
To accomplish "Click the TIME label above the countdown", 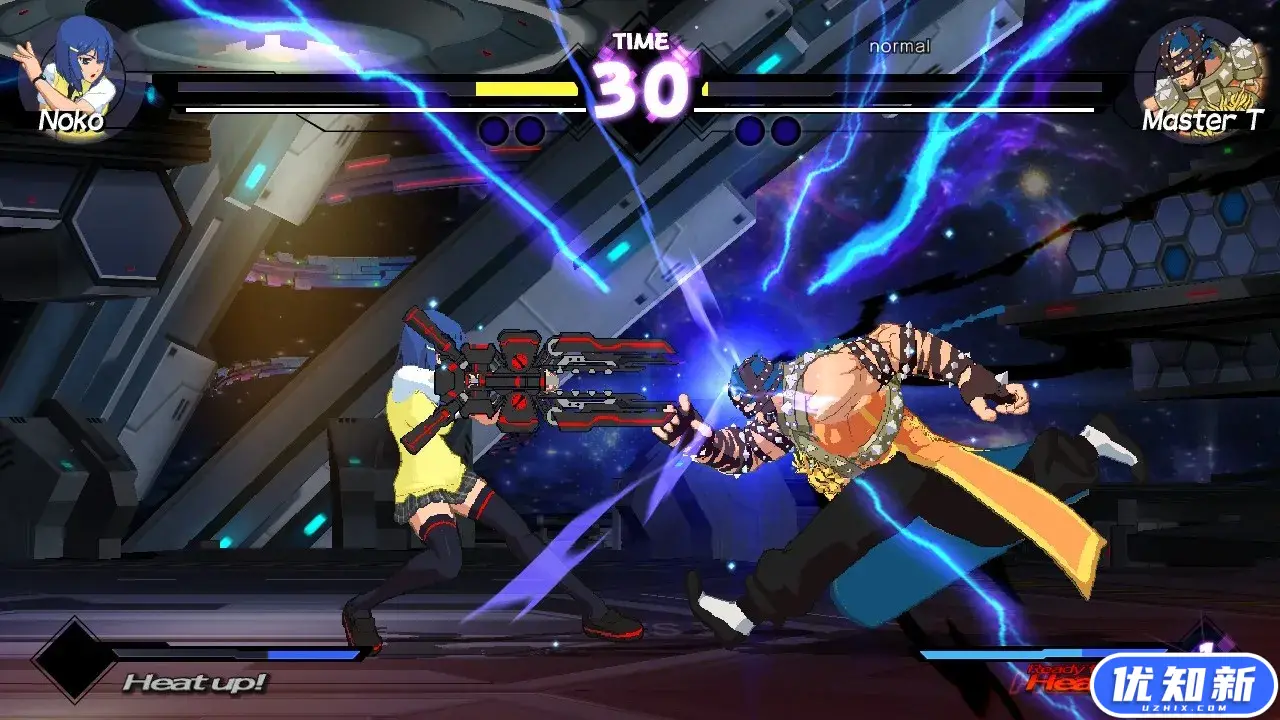I will pos(641,41).
